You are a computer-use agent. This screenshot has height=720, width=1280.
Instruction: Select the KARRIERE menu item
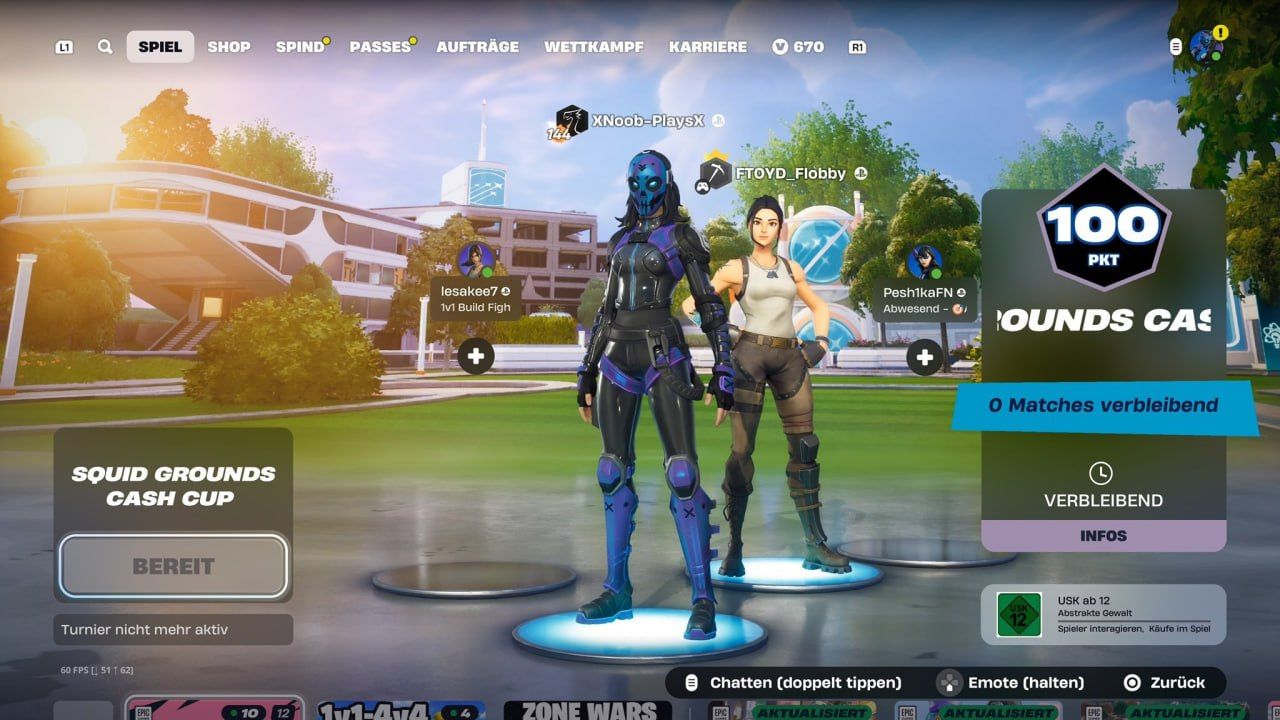709,46
